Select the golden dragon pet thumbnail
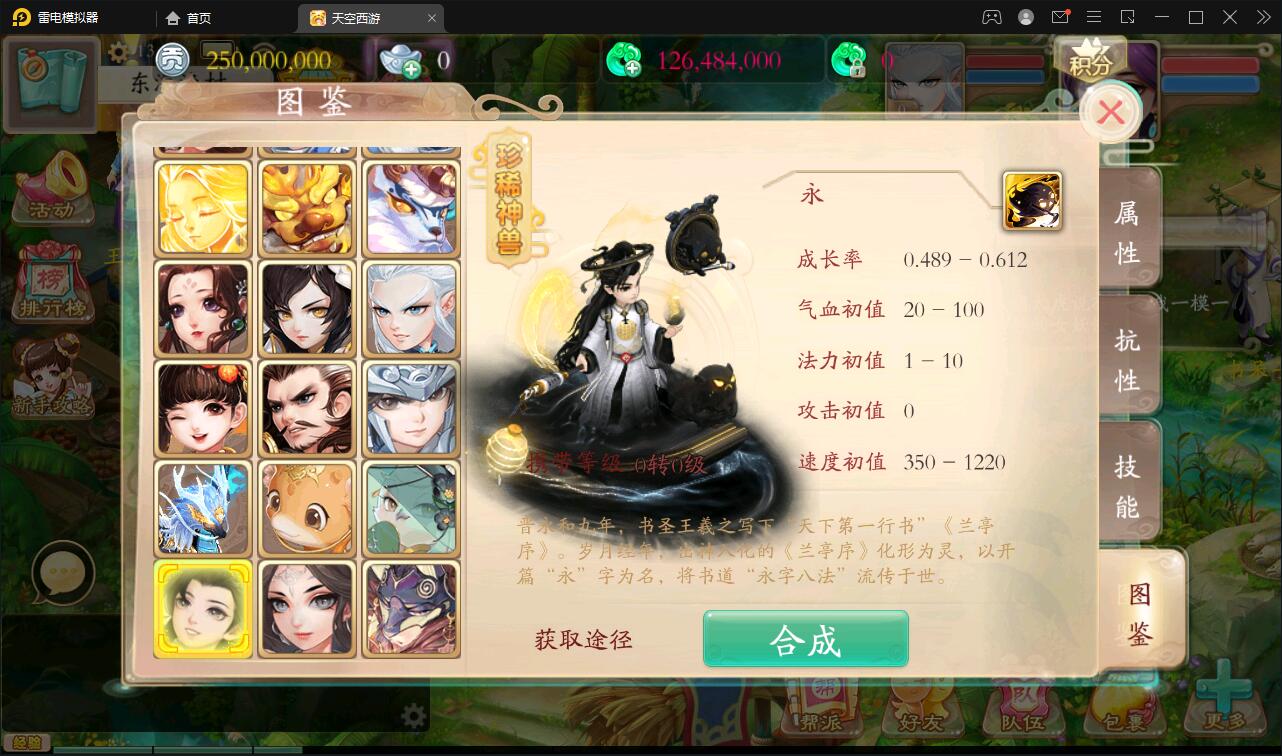Screen dimensions: 1282x756 pos(307,208)
